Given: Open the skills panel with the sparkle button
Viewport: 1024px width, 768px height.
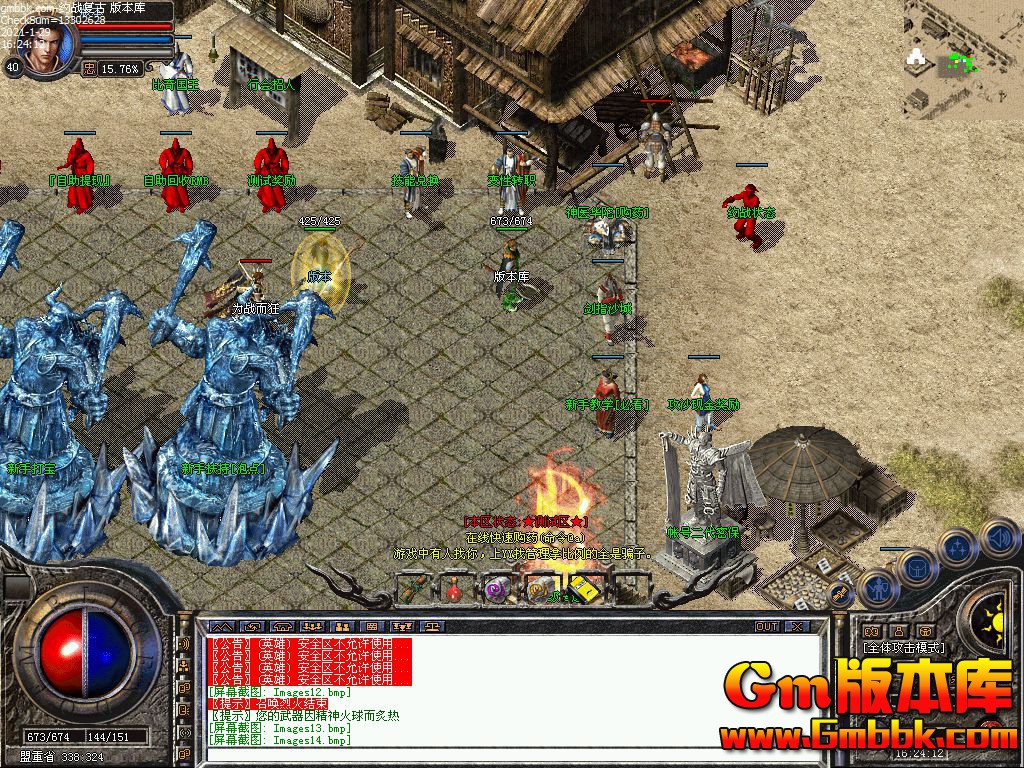Looking at the screenshot, I should (958, 549).
